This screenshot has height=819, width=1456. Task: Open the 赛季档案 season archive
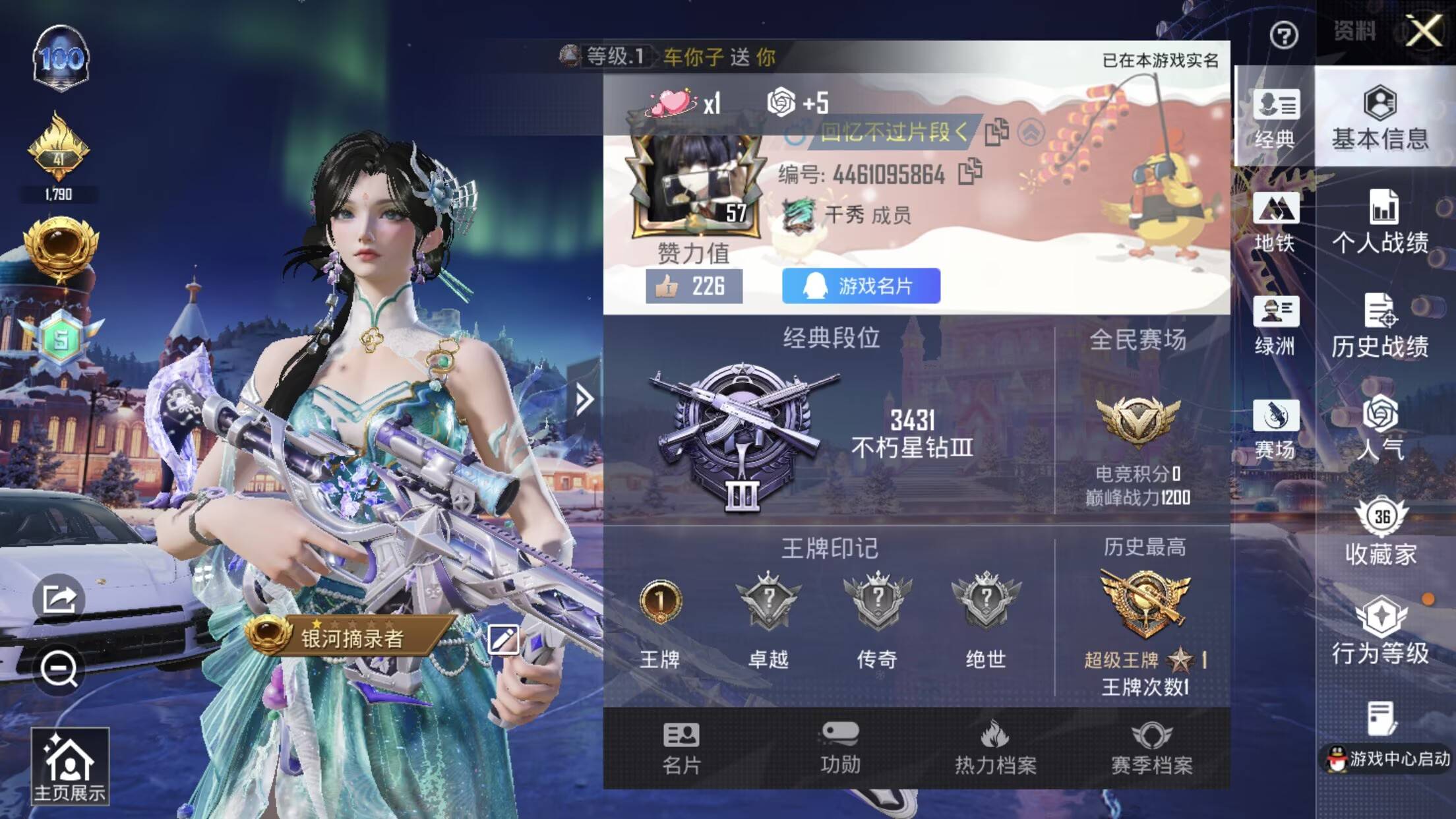click(1151, 748)
